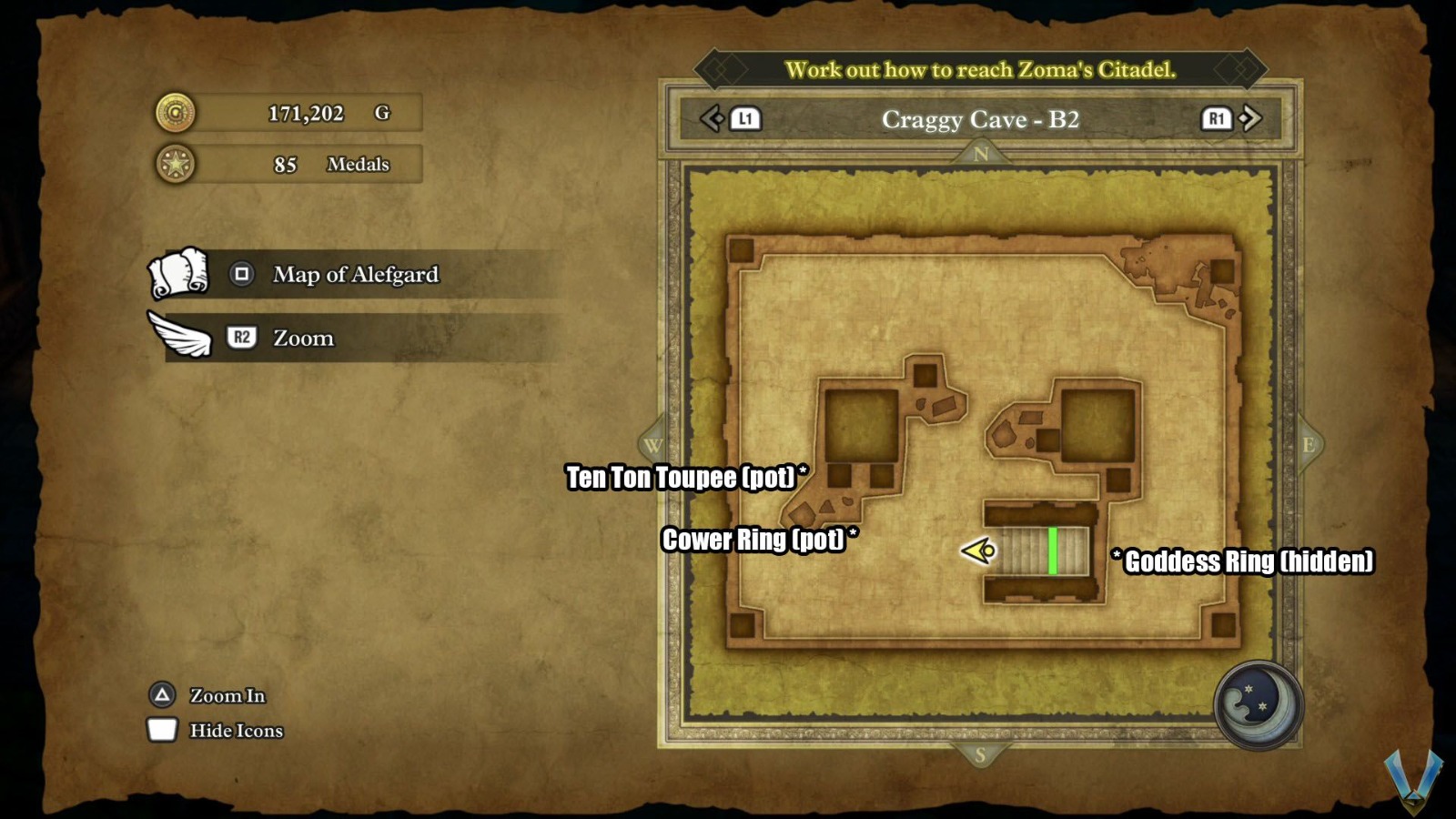Open the next floor with the right arrow
The width and height of the screenshot is (1456, 819).
click(x=1252, y=118)
